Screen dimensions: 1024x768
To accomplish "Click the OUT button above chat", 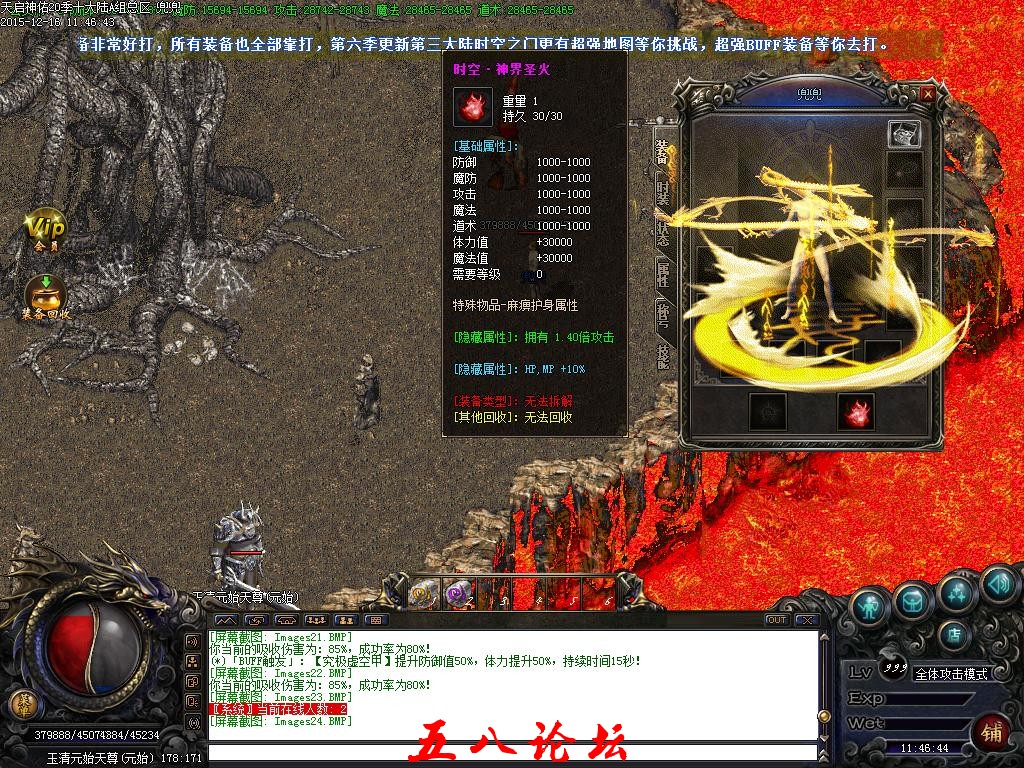I will pyautogui.click(x=777, y=620).
